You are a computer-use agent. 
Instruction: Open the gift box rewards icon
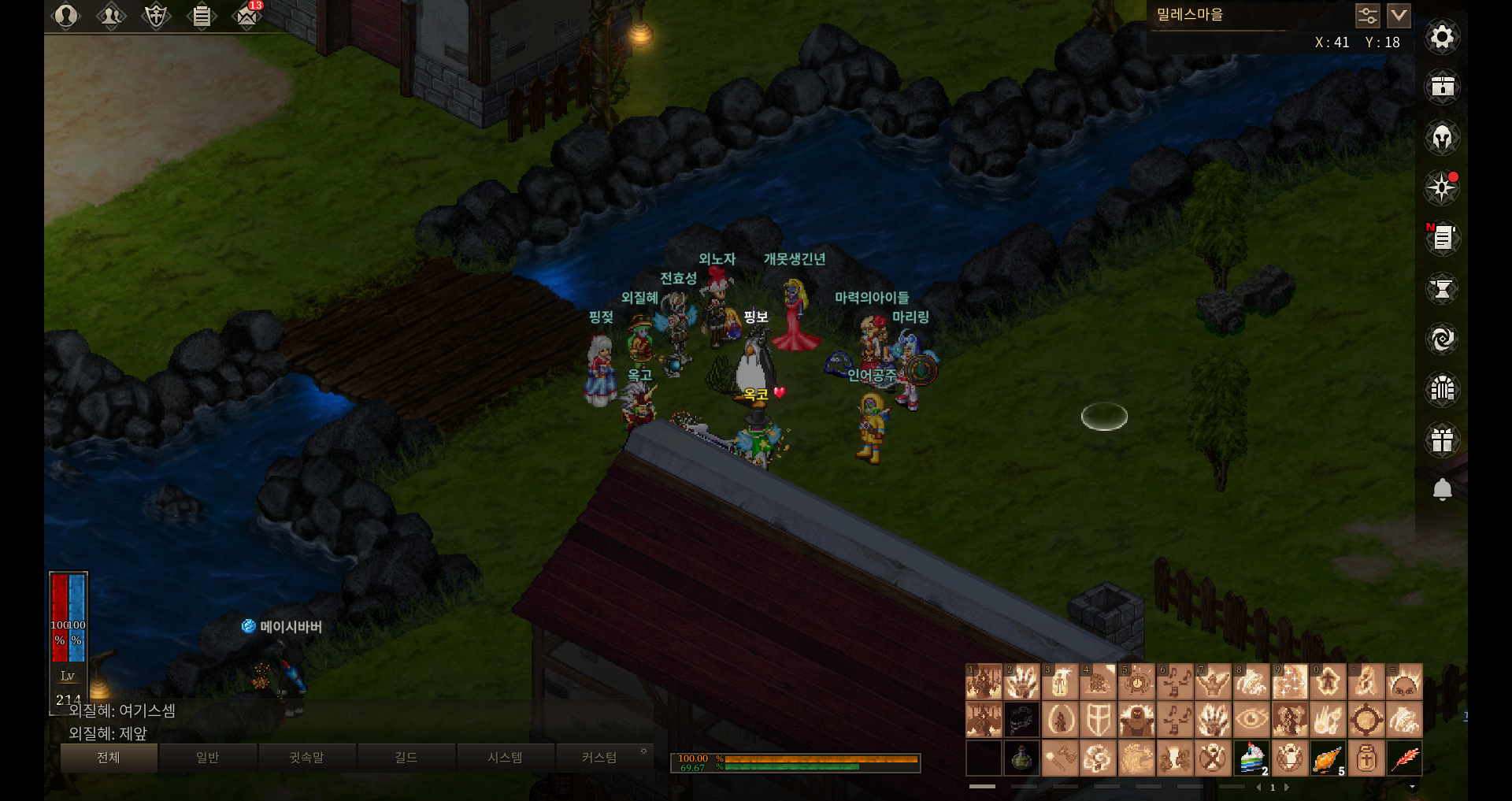click(x=1442, y=439)
